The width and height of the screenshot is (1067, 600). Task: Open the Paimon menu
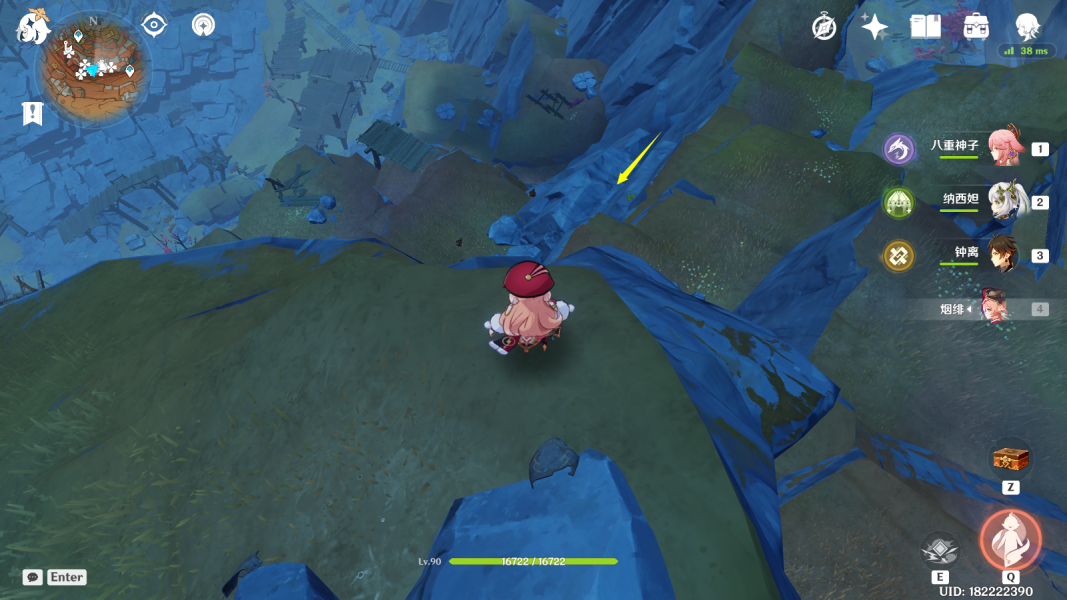point(32,27)
